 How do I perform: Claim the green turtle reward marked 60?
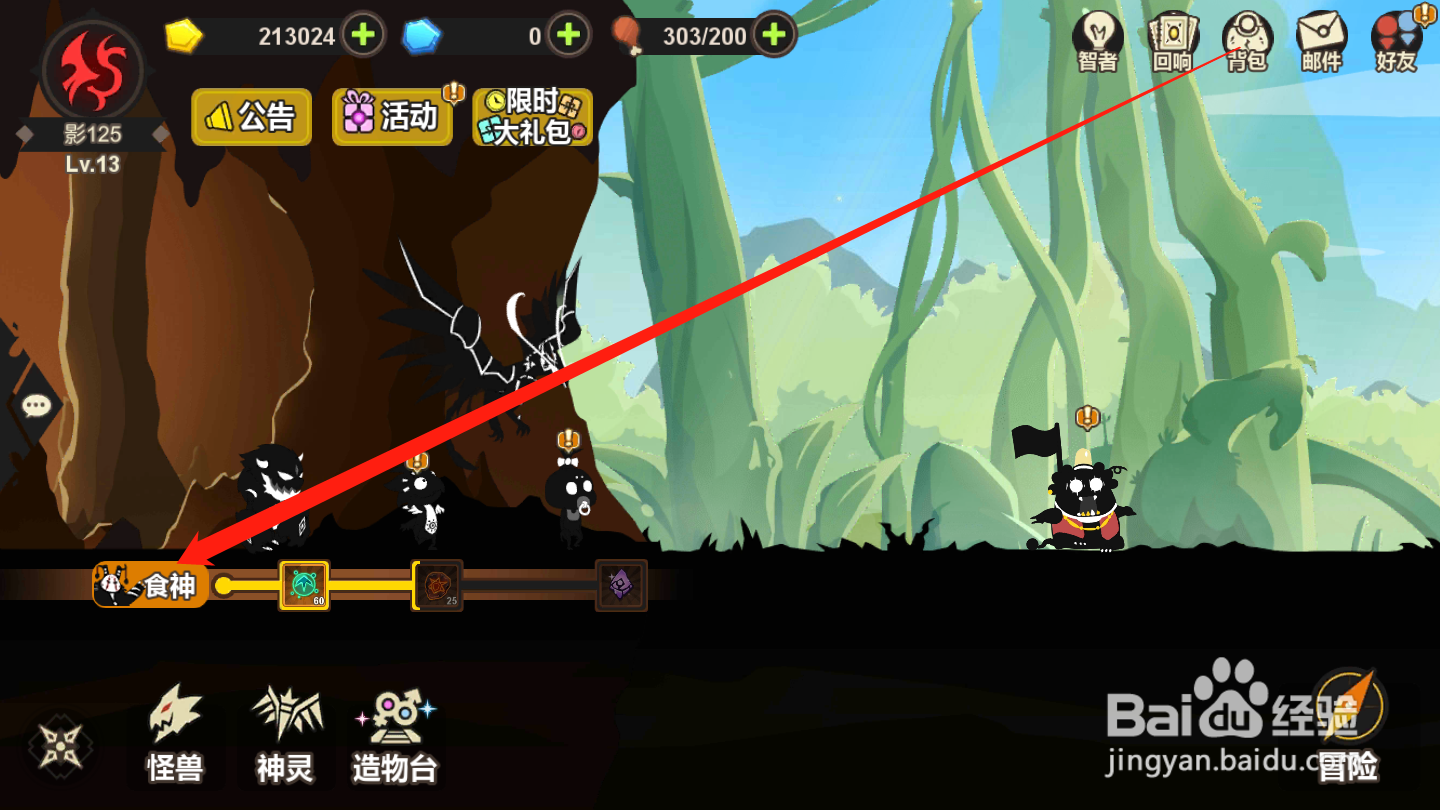[304, 585]
